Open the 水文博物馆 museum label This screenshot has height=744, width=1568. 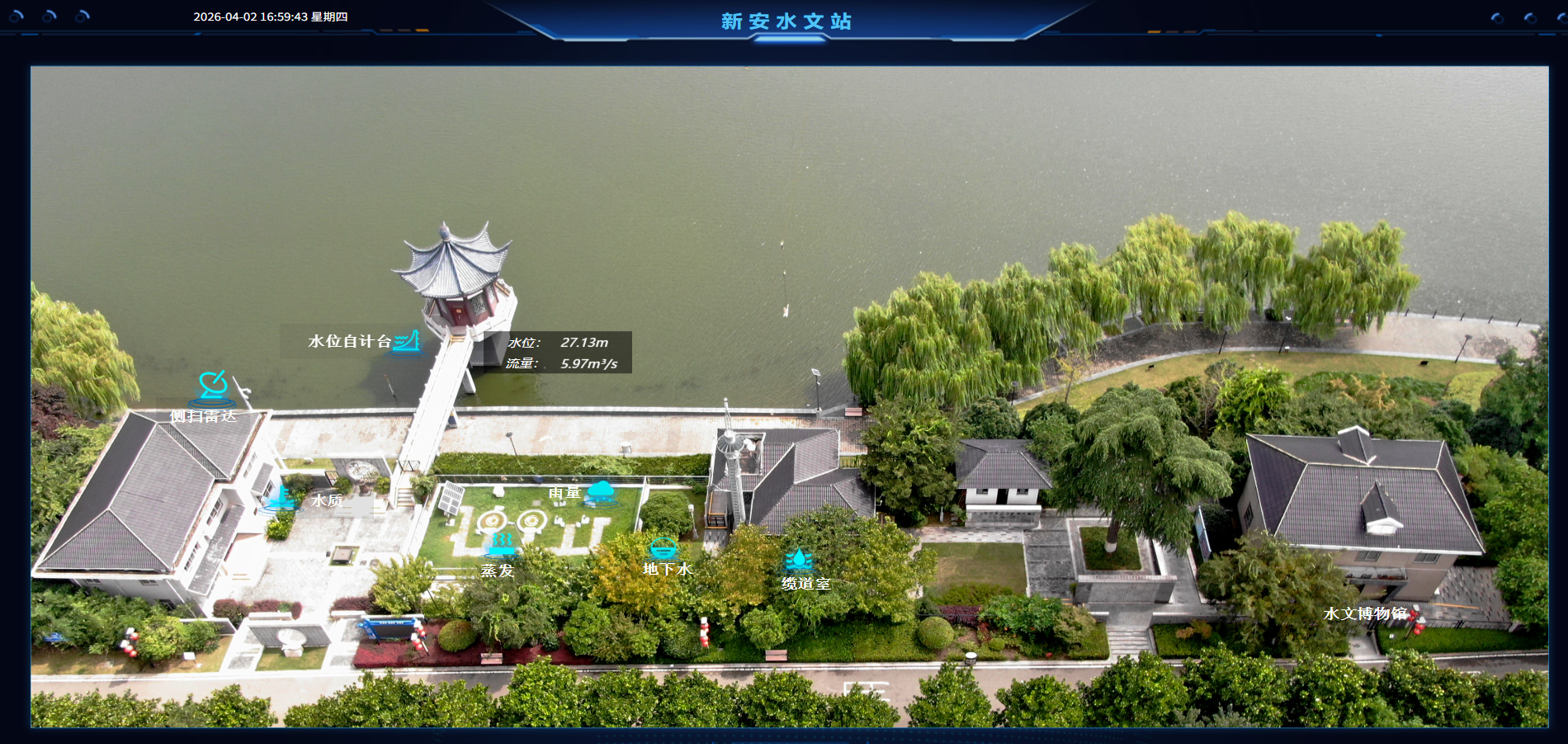(x=1364, y=614)
